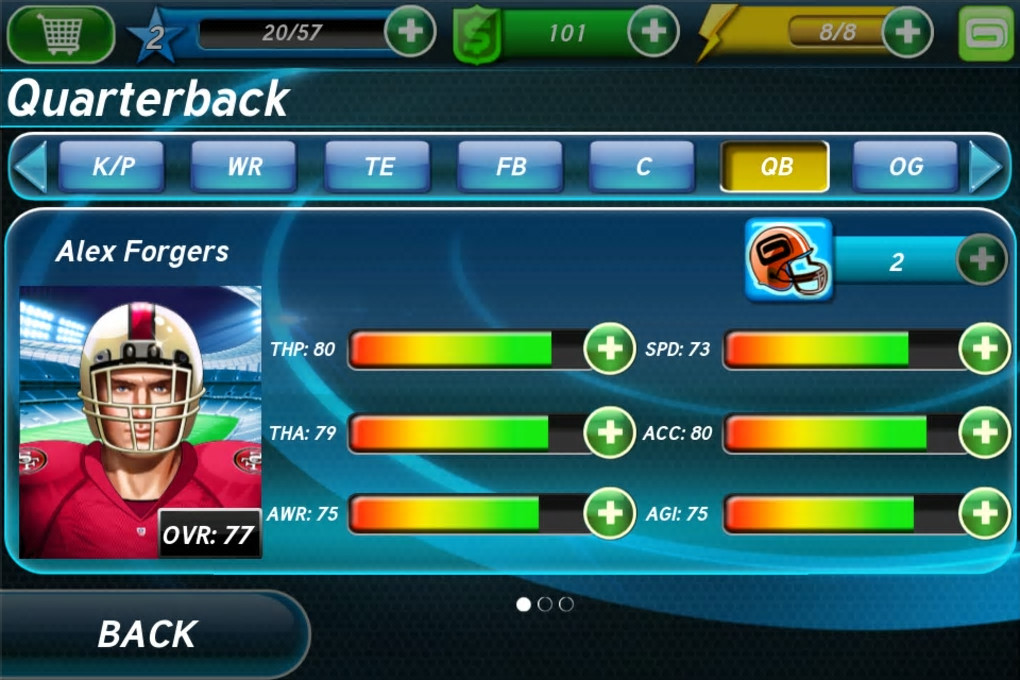
Task: Click the right arrow of the position list
Action: [987, 167]
